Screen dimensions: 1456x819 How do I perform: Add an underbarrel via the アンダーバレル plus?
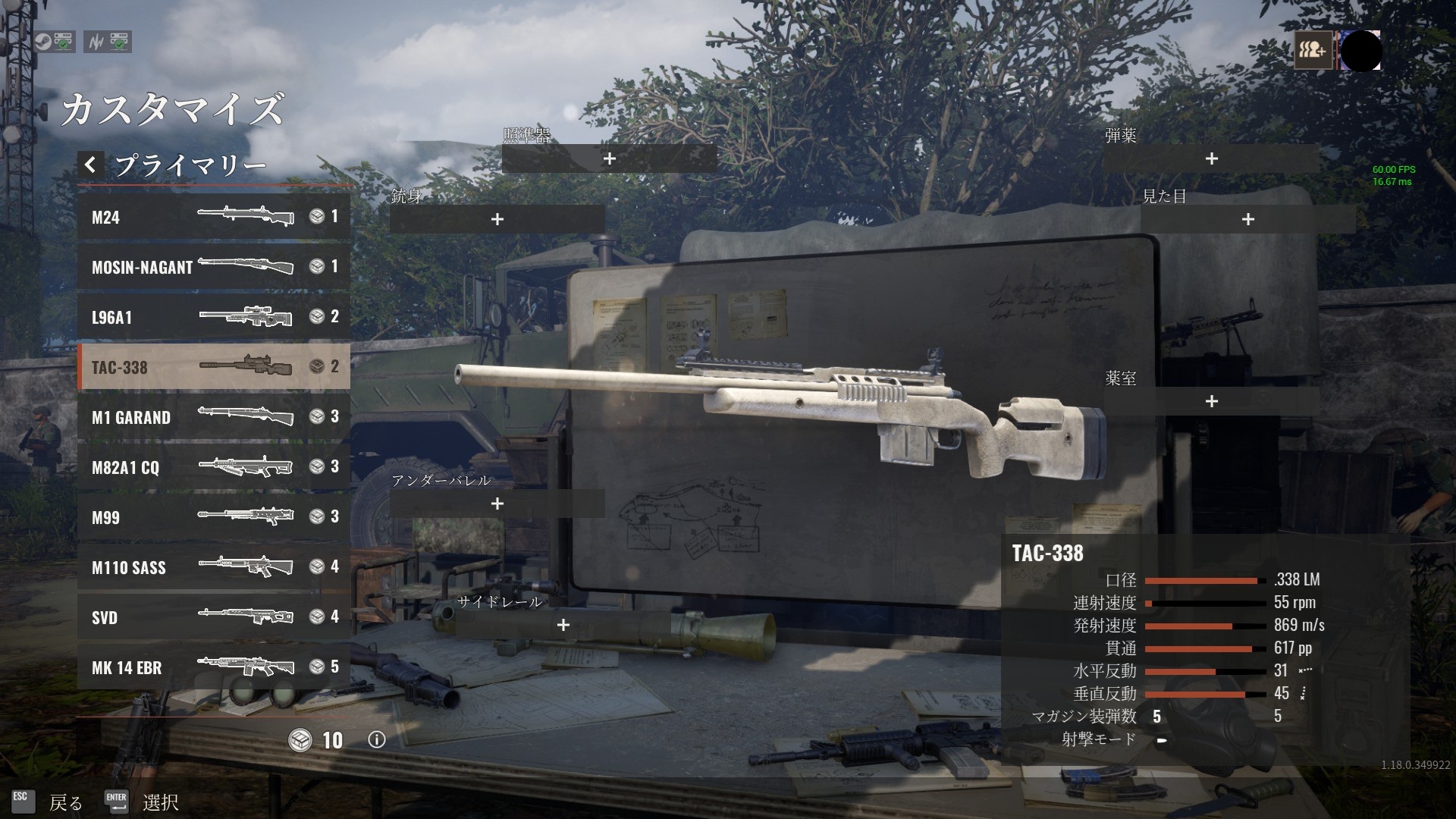point(497,503)
